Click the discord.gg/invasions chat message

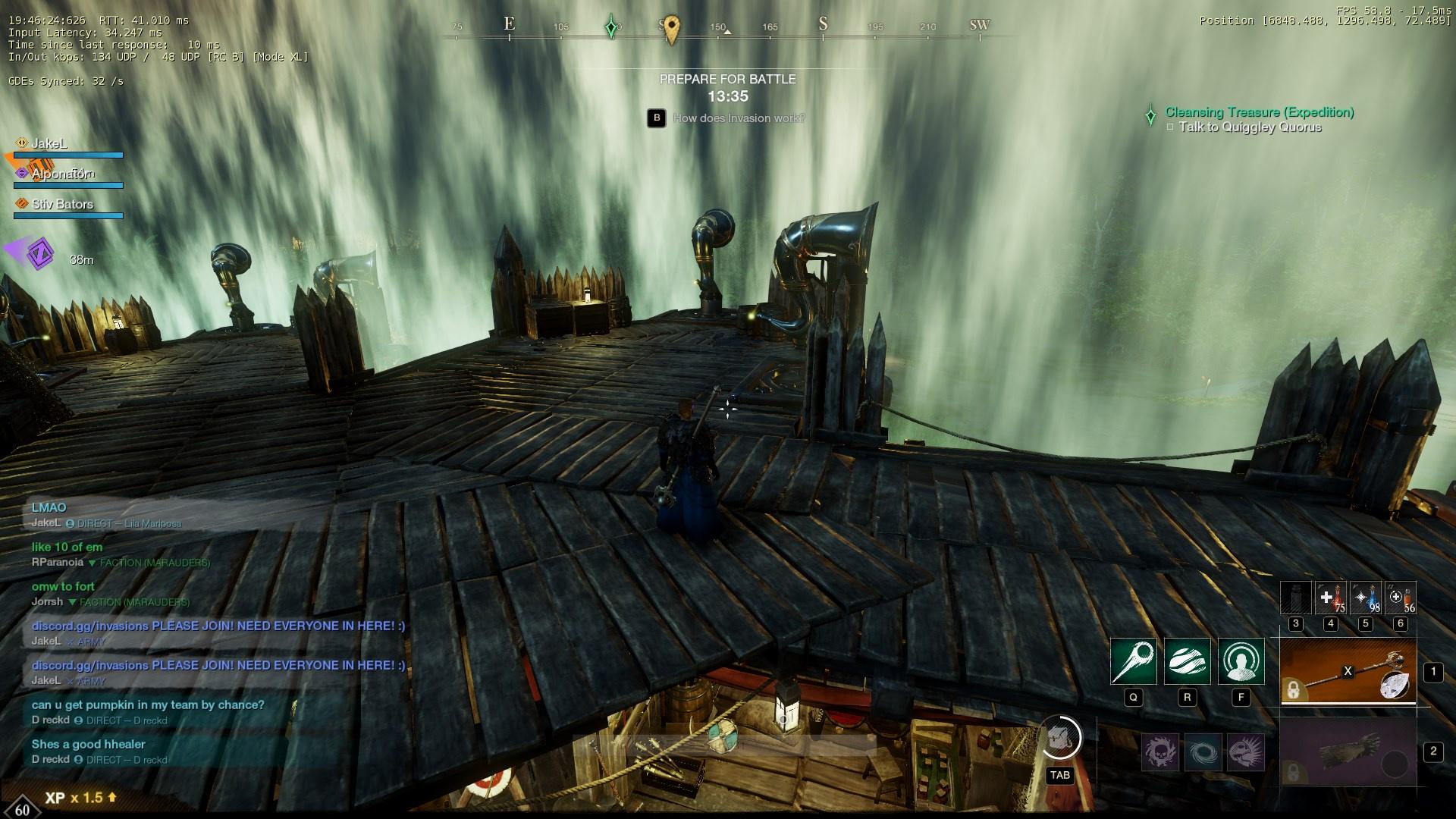[218, 626]
